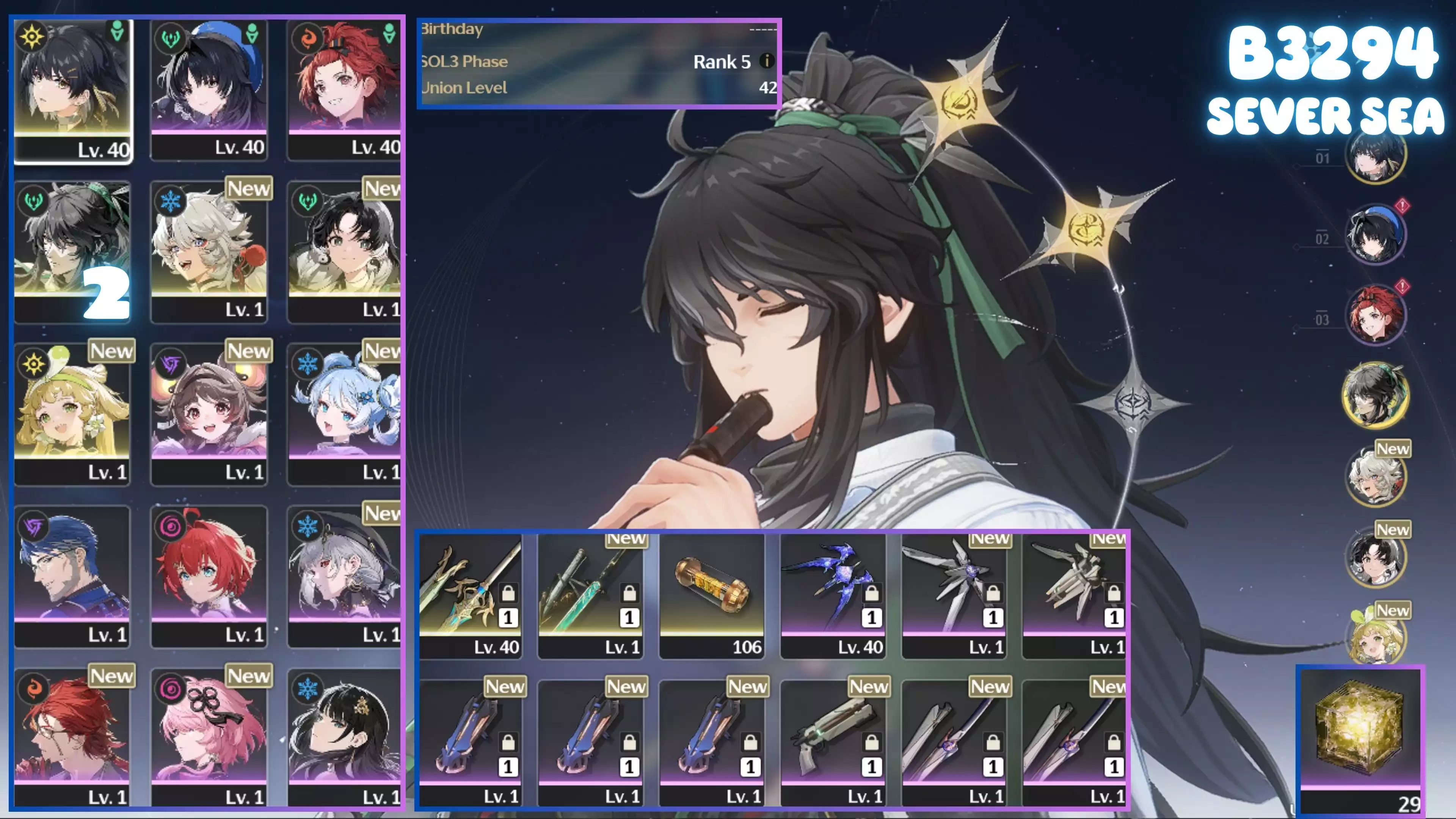Viewport: 1456px width, 819px height.
Task: Choose the teal-bladed sword weapon slot
Action: coord(591,595)
